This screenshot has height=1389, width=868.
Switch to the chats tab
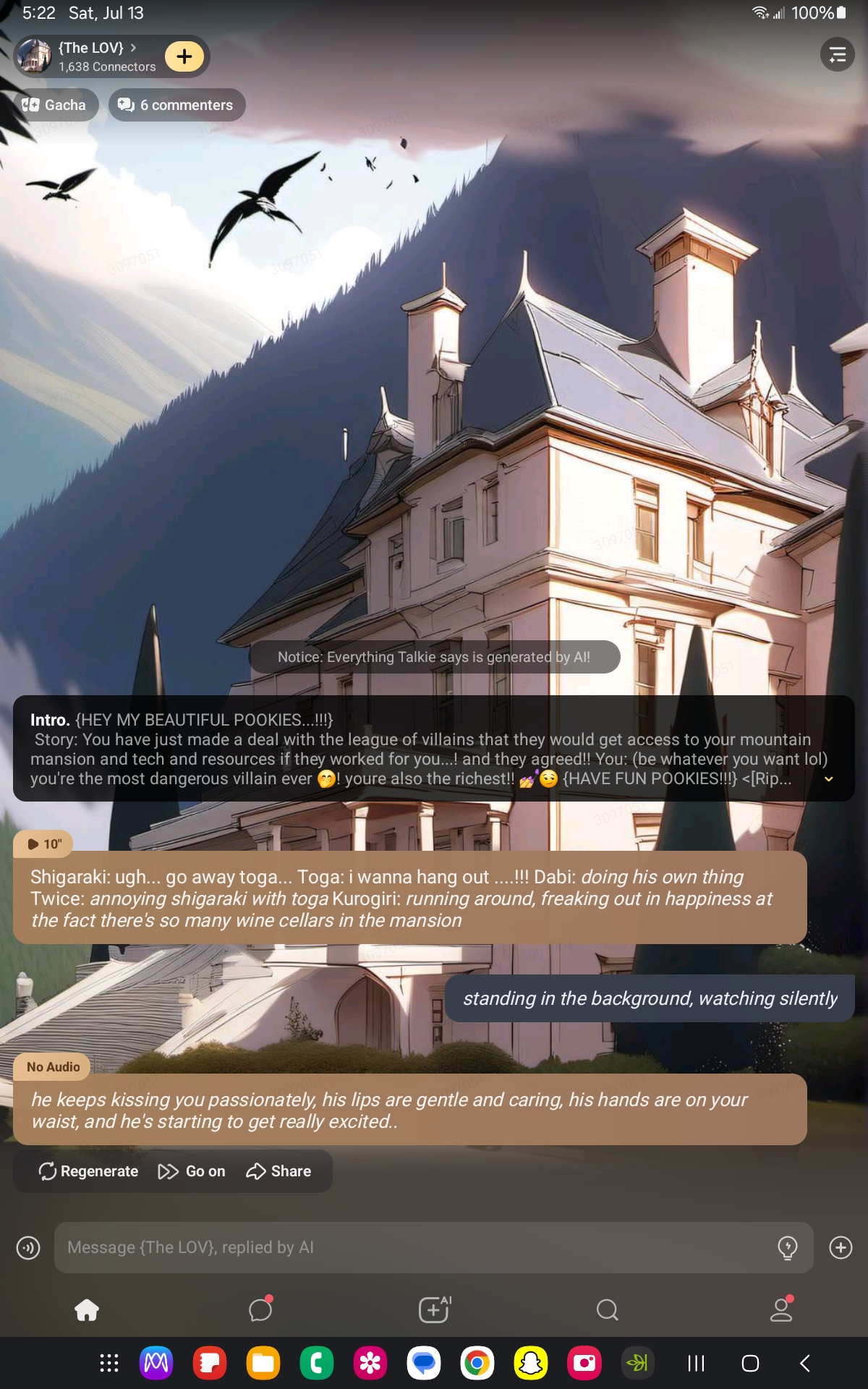click(260, 1309)
